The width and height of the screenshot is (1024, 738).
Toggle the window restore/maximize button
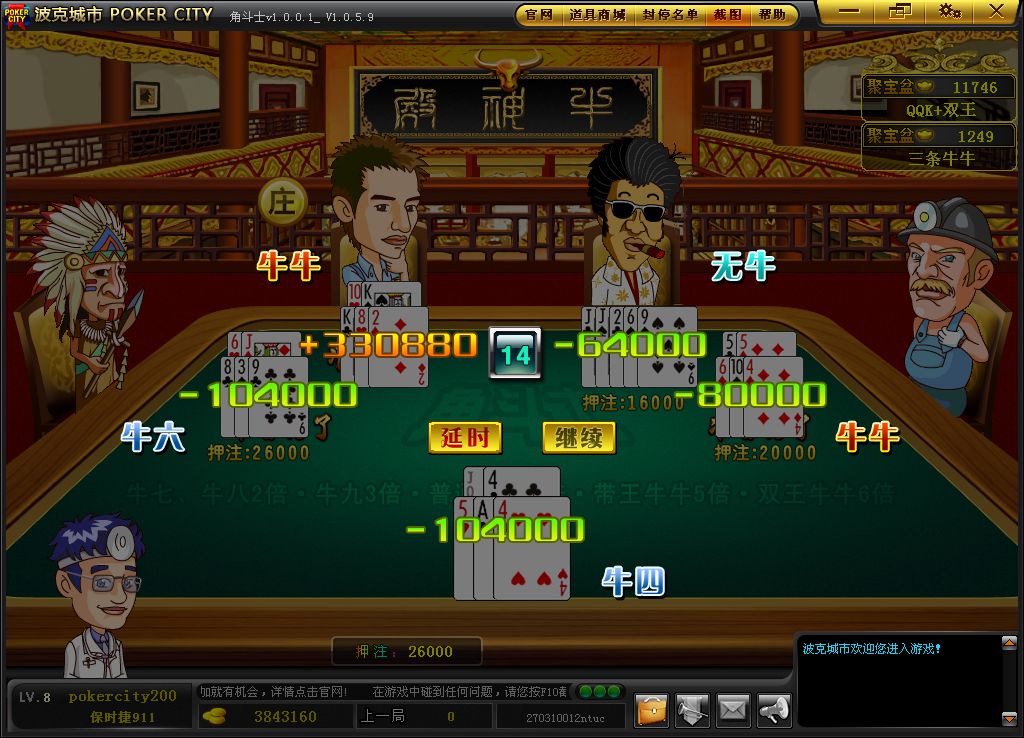tap(899, 12)
